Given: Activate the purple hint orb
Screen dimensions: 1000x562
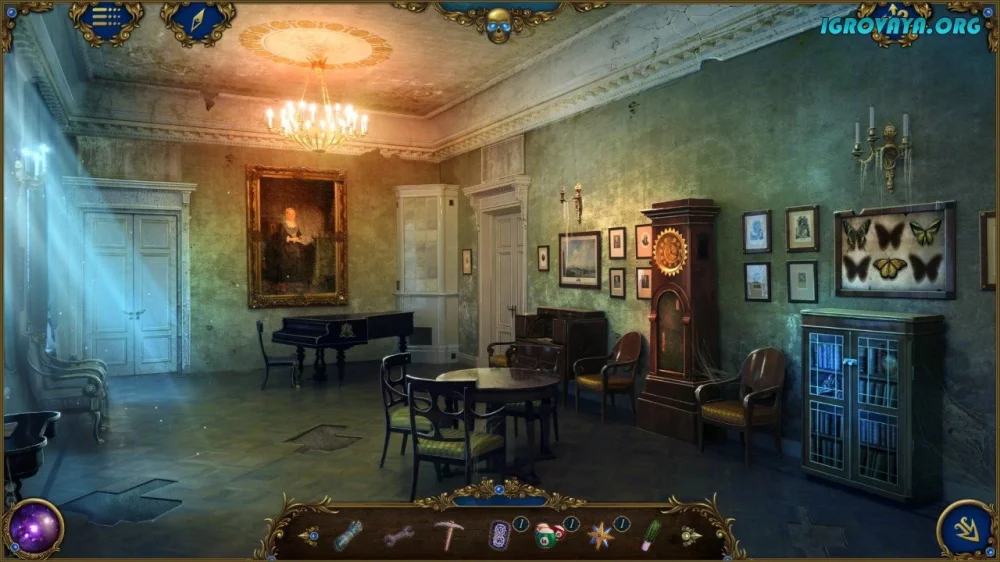Looking at the screenshot, I should pos(35,528).
